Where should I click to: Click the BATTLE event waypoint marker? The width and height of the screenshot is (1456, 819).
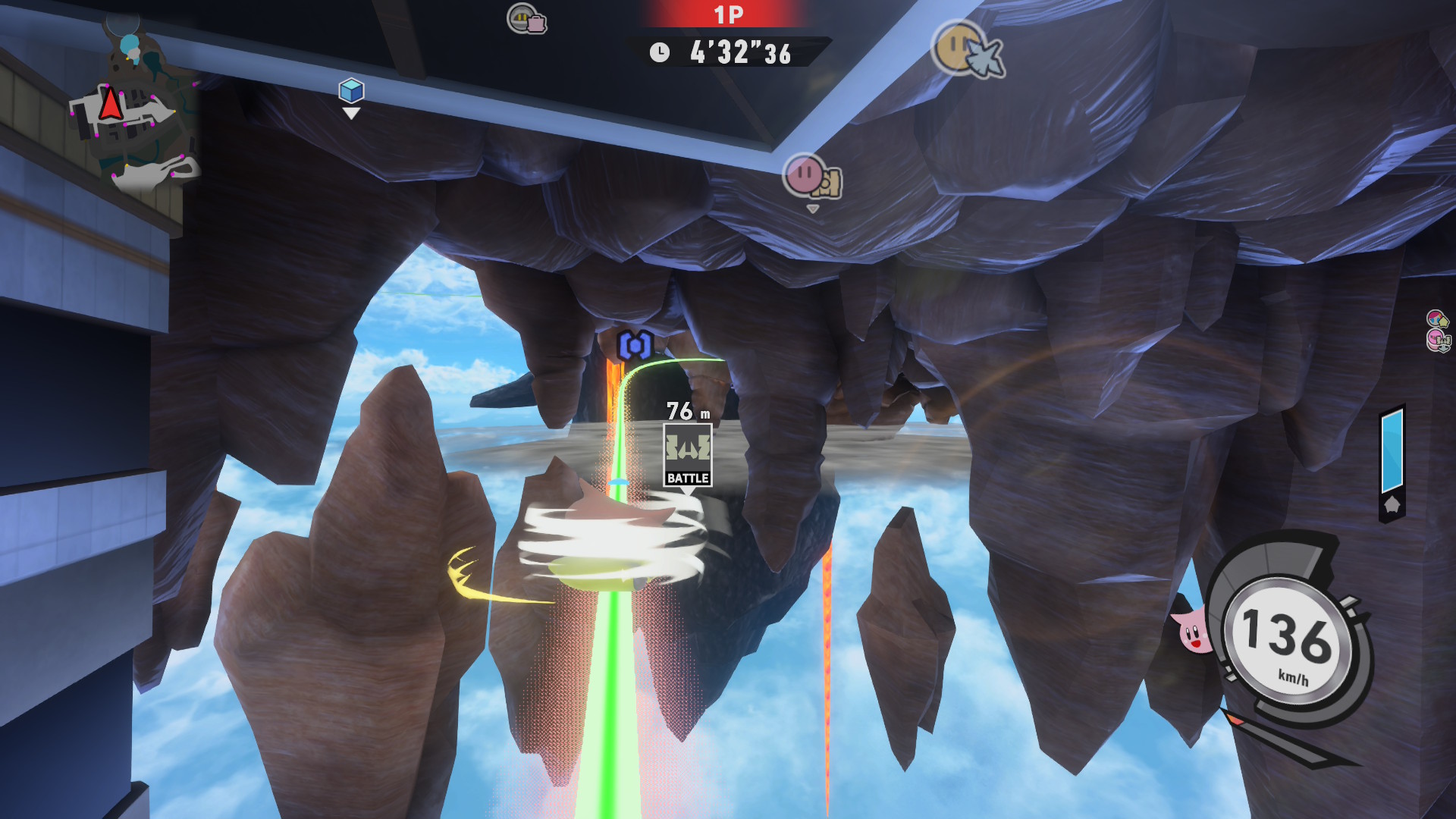click(687, 454)
